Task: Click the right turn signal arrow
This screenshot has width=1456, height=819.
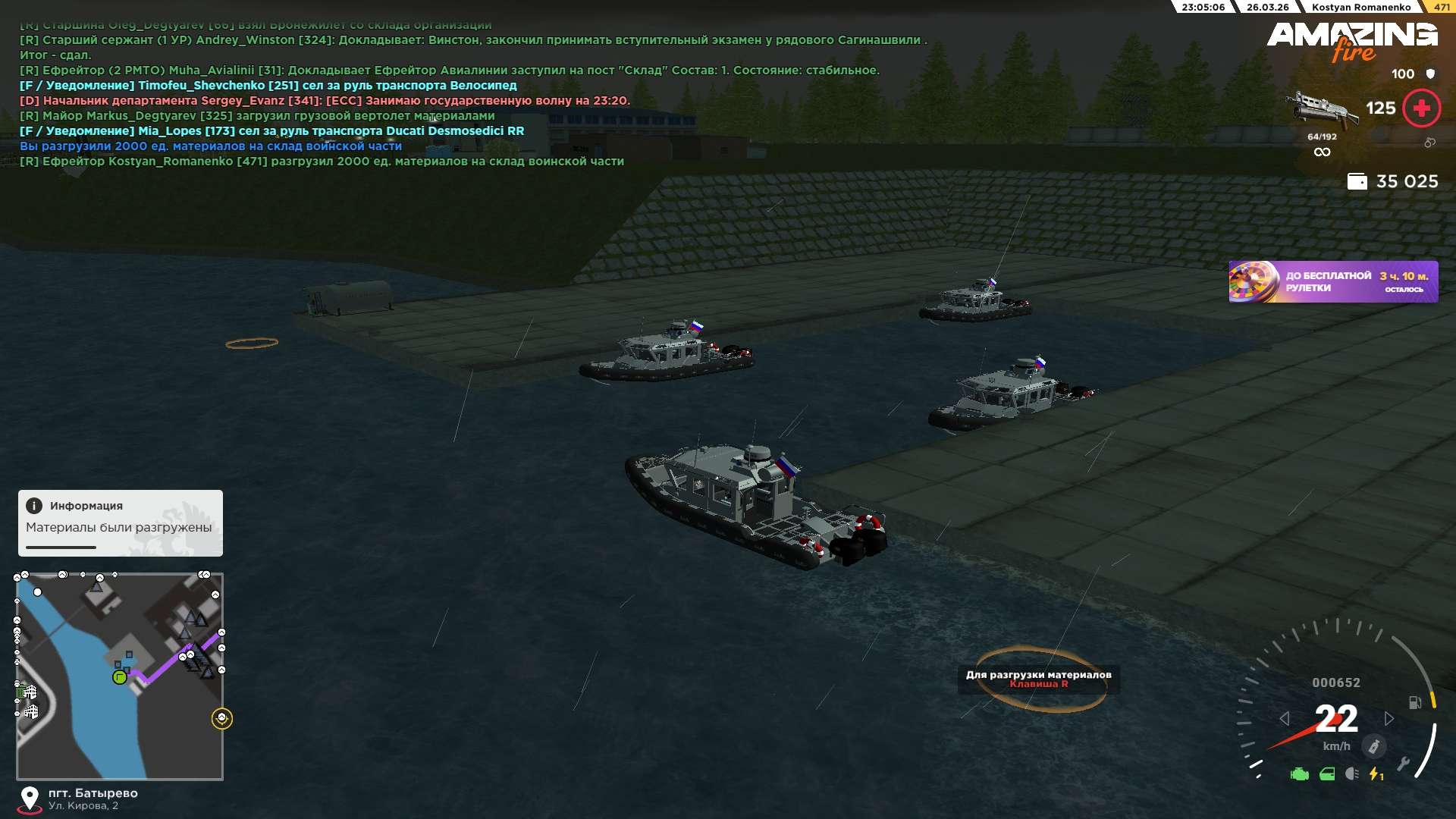Action: pos(1389,718)
